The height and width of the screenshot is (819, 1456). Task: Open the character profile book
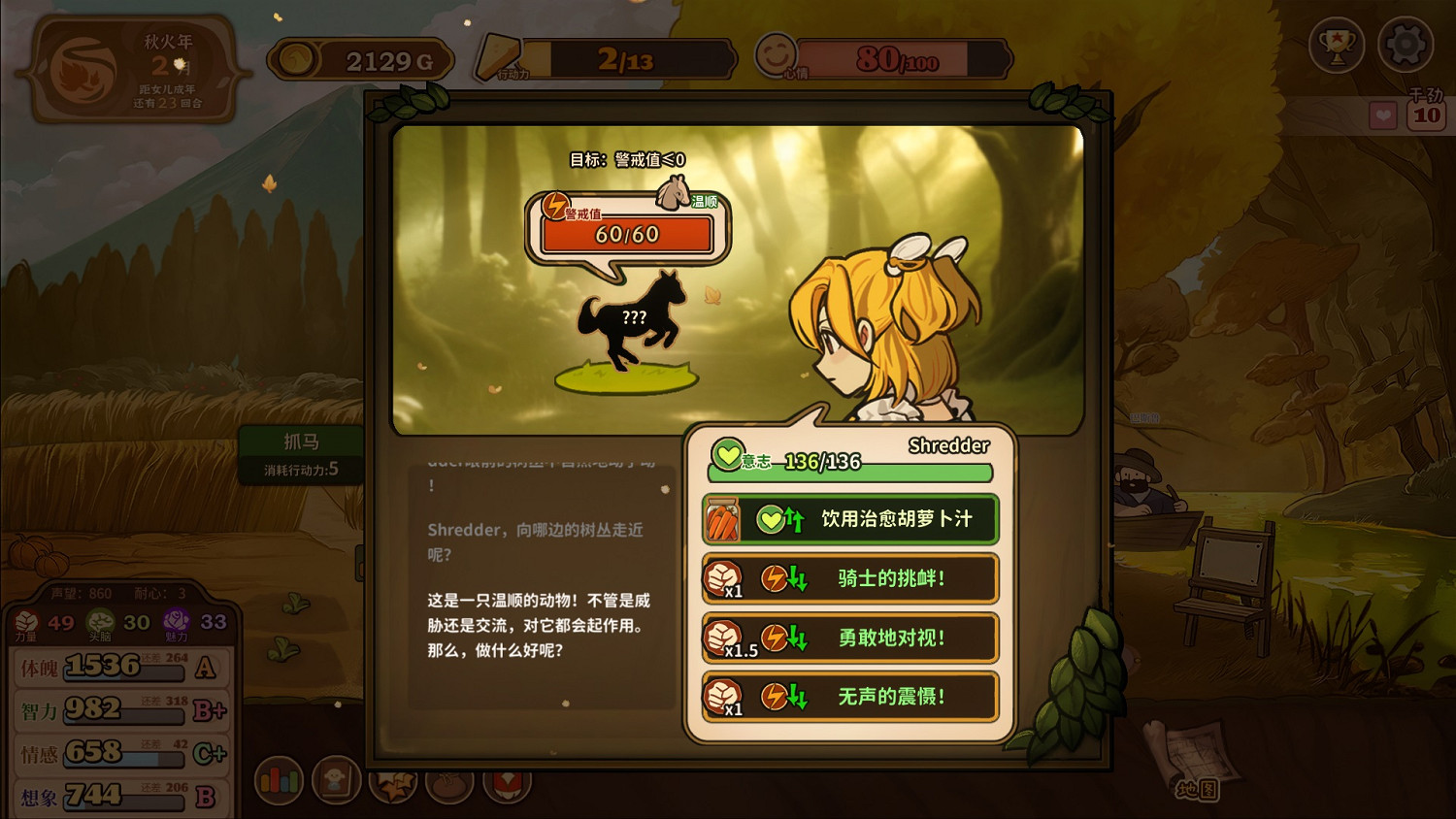(x=337, y=779)
